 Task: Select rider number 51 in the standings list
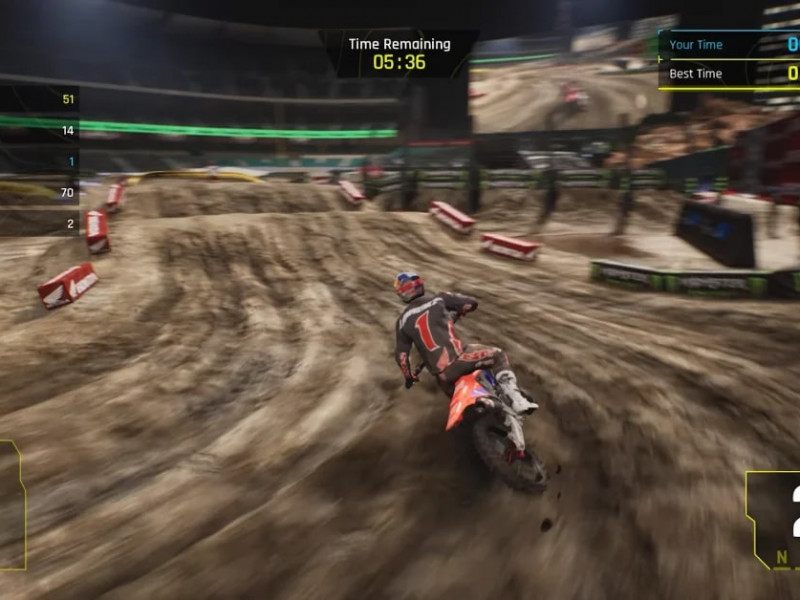[x=40, y=99]
